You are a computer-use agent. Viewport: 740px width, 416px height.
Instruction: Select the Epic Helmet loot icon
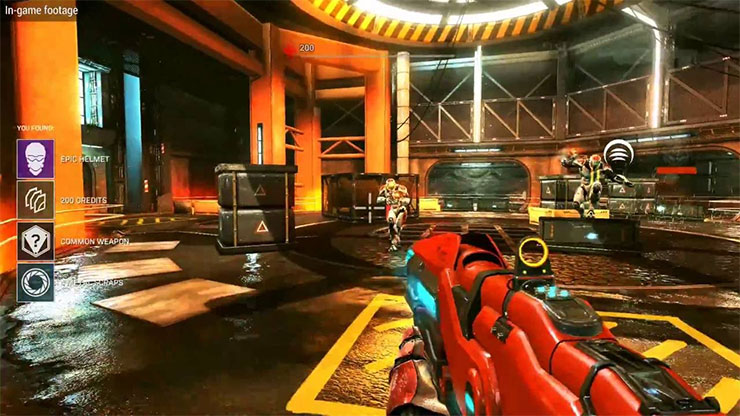(35, 158)
